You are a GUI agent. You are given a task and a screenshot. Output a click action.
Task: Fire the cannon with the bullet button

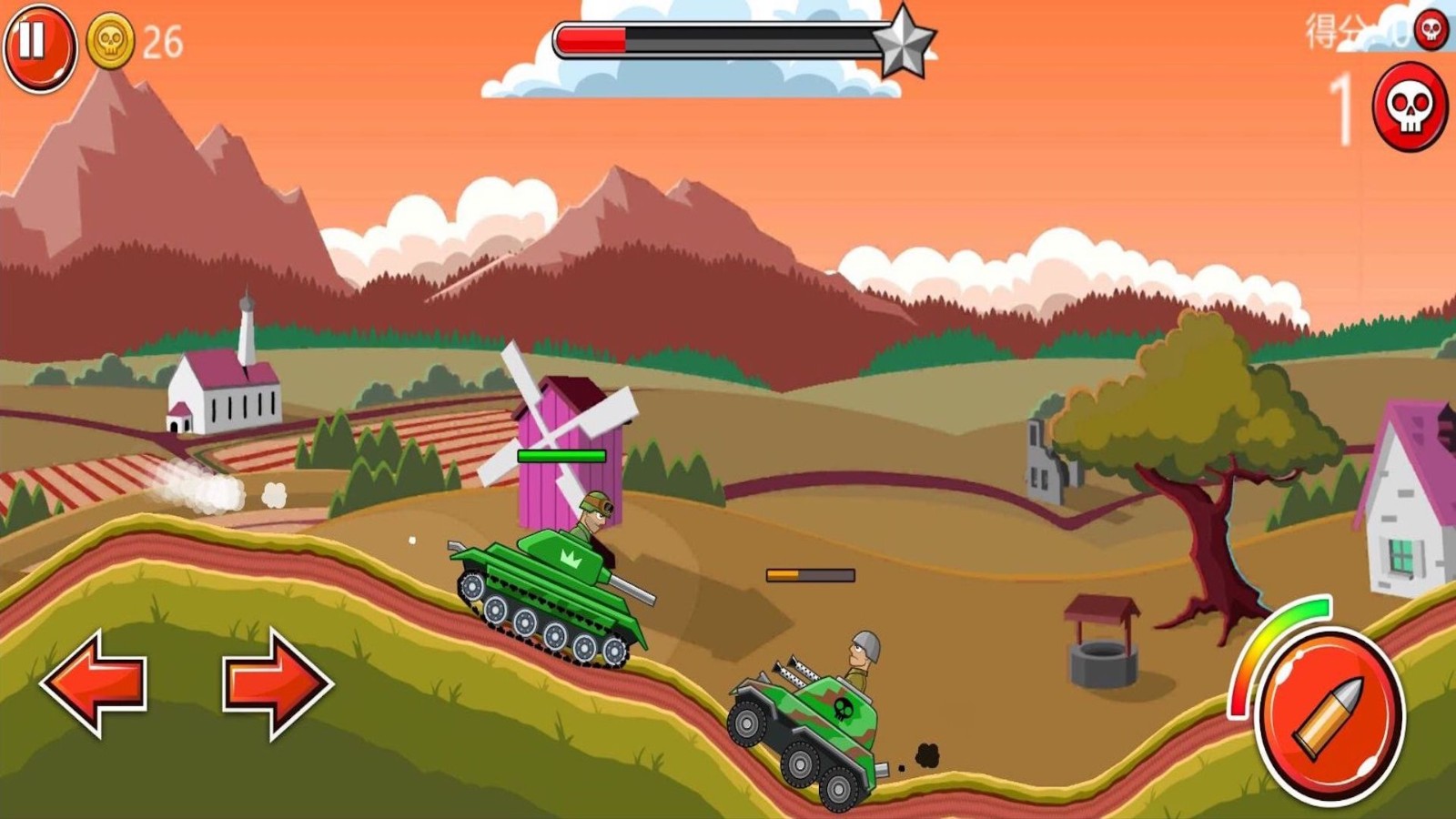point(1329,717)
